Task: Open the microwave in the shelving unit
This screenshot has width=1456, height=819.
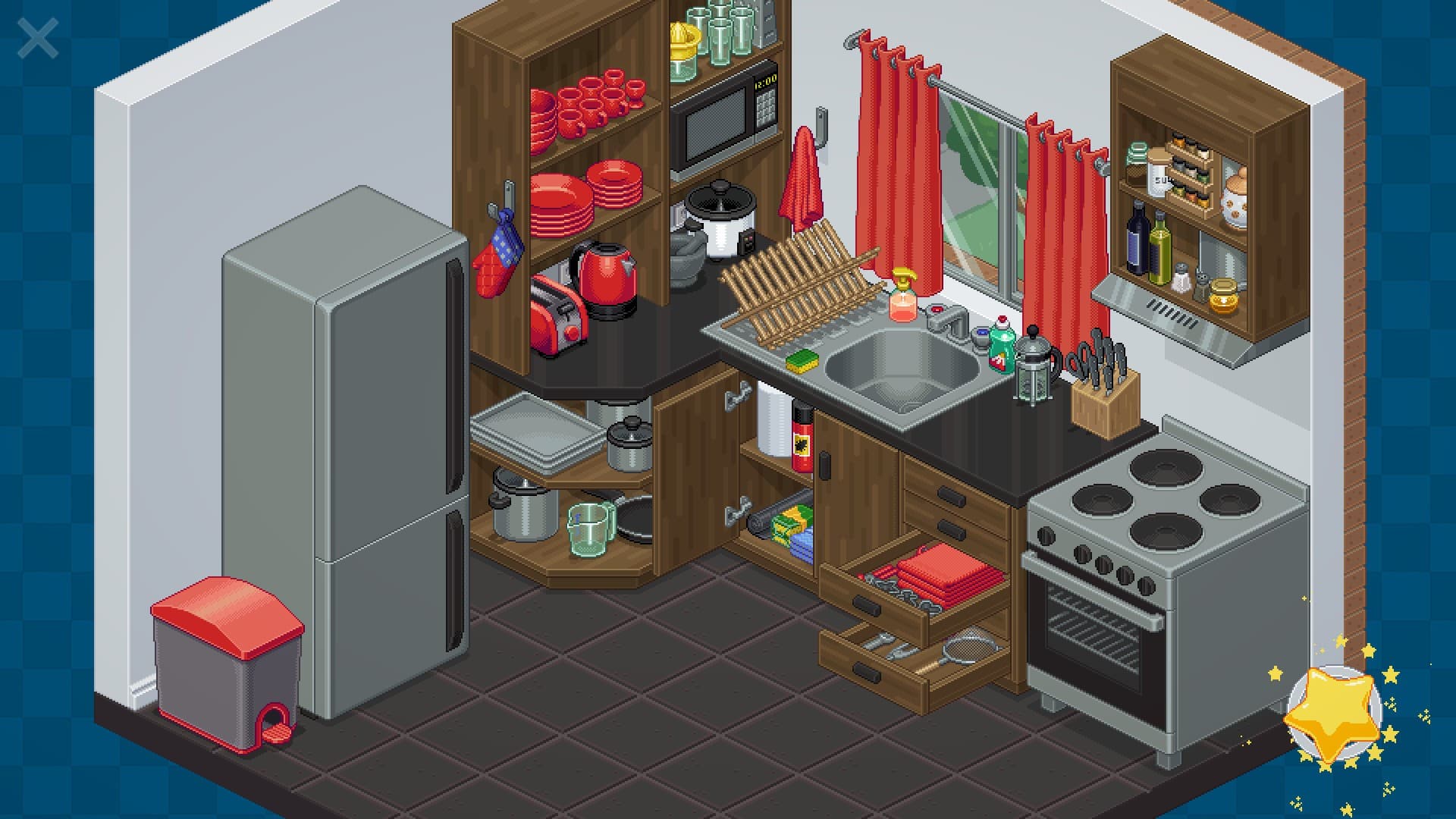Action: 722,121
